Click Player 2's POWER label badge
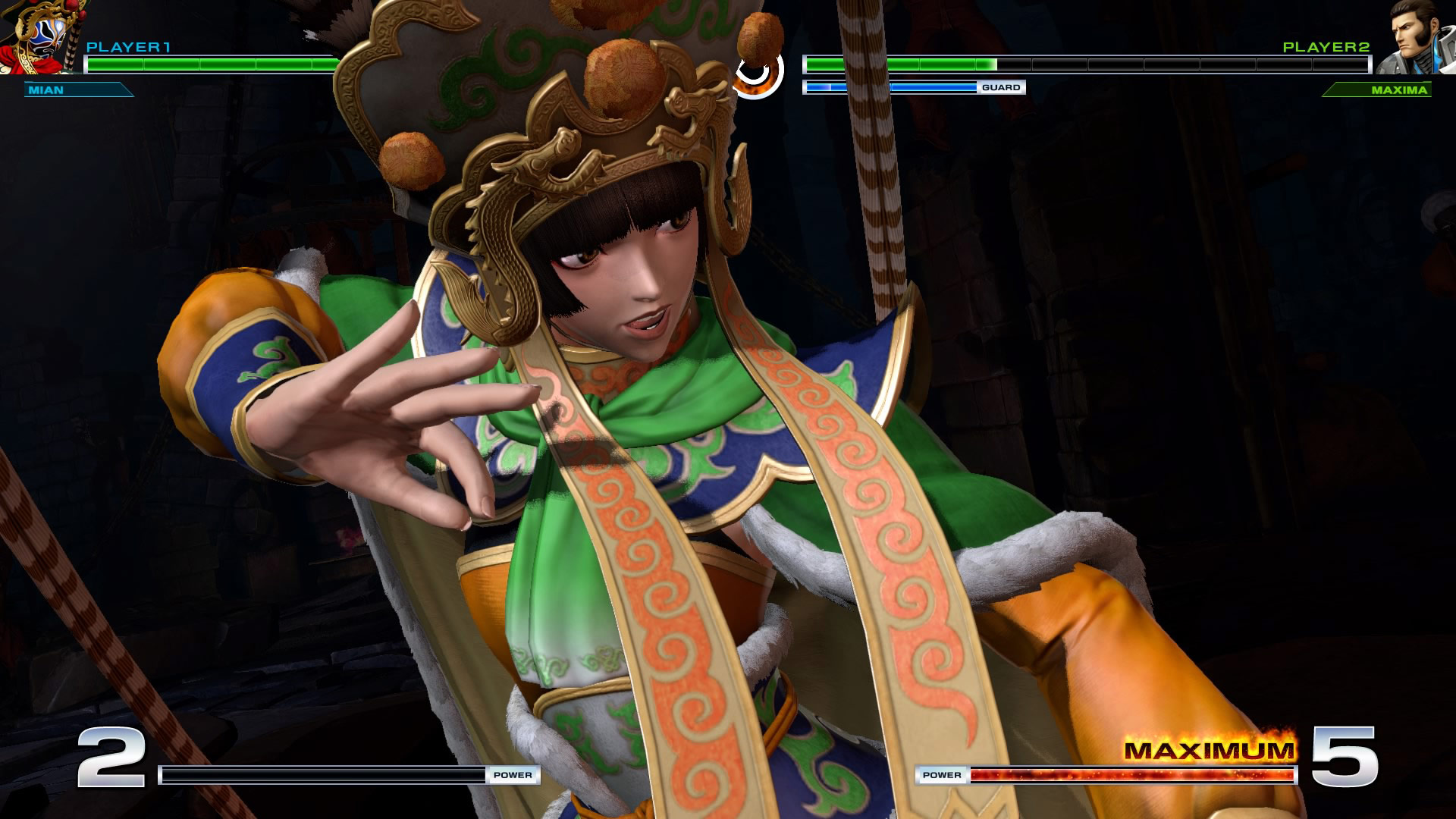 point(943,775)
